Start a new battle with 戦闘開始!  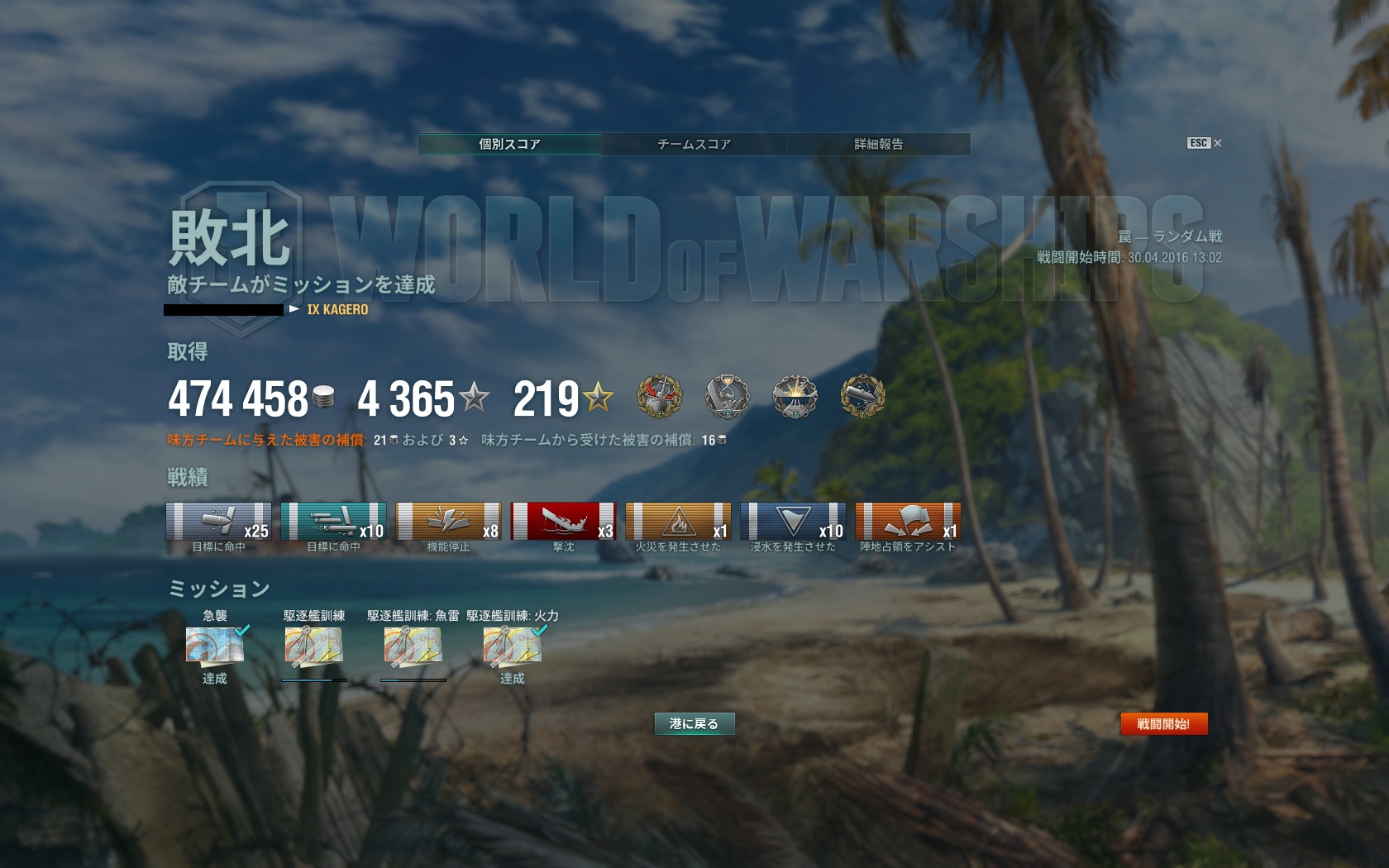(x=1163, y=724)
